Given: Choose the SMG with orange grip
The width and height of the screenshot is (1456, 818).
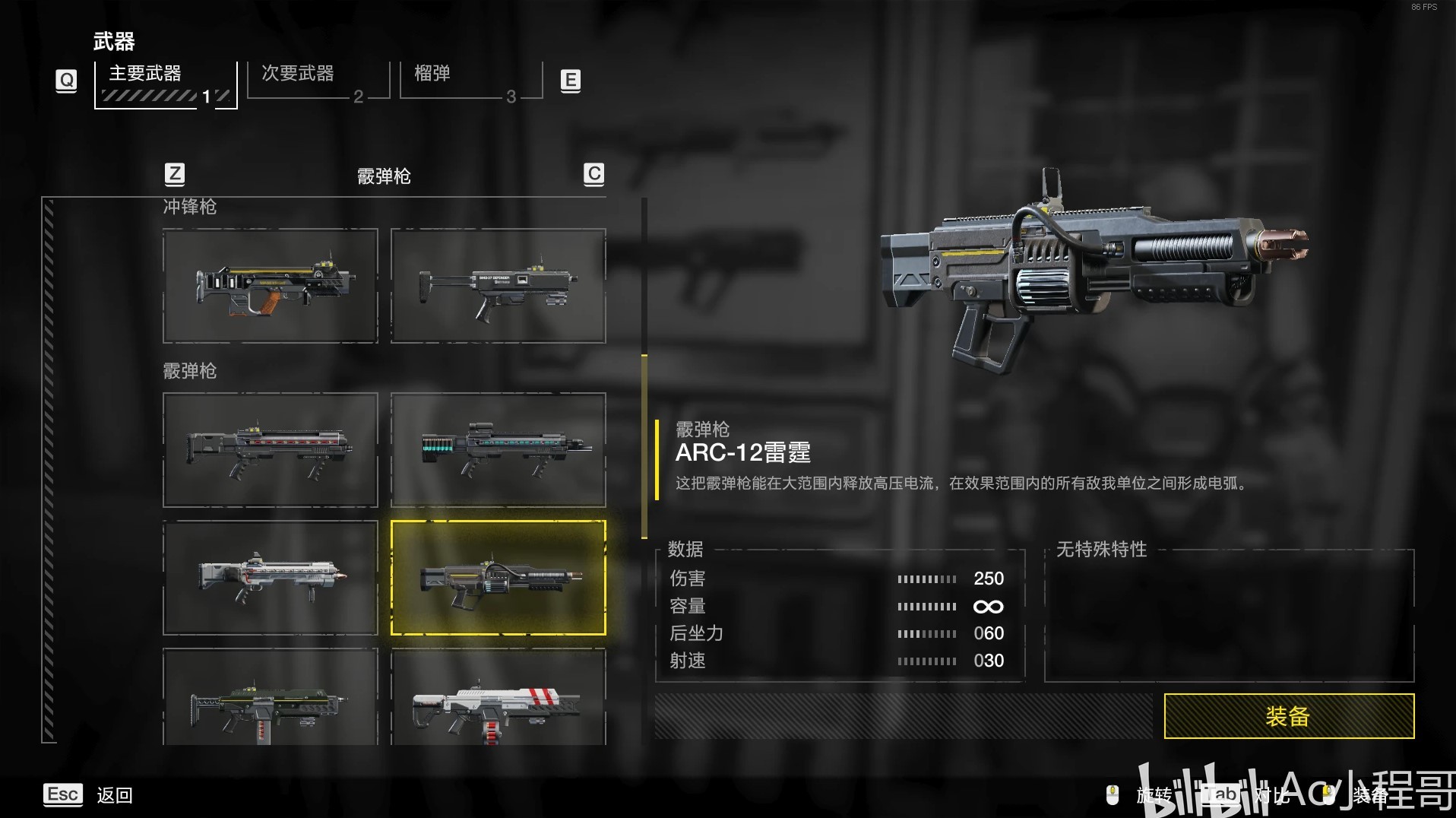Looking at the screenshot, I should [x=270, y=286].
